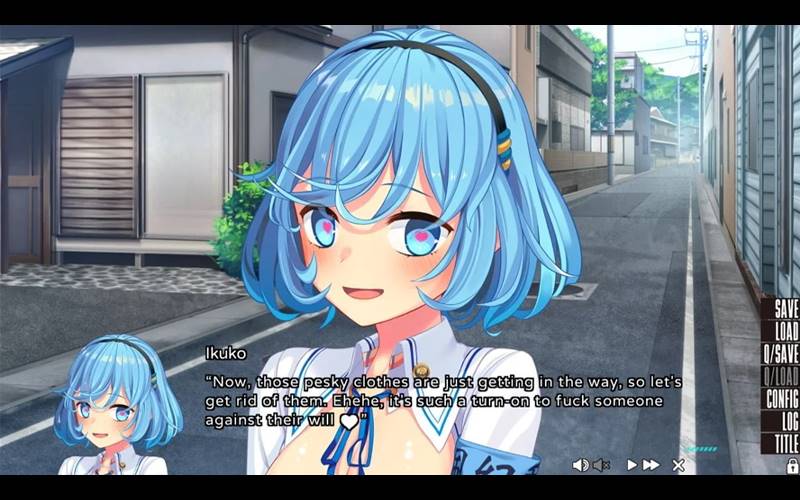The height and width of the screenshot is (500, 800).
Task: Click the Q/SAVE quick save button
Action: pos(780,354)
